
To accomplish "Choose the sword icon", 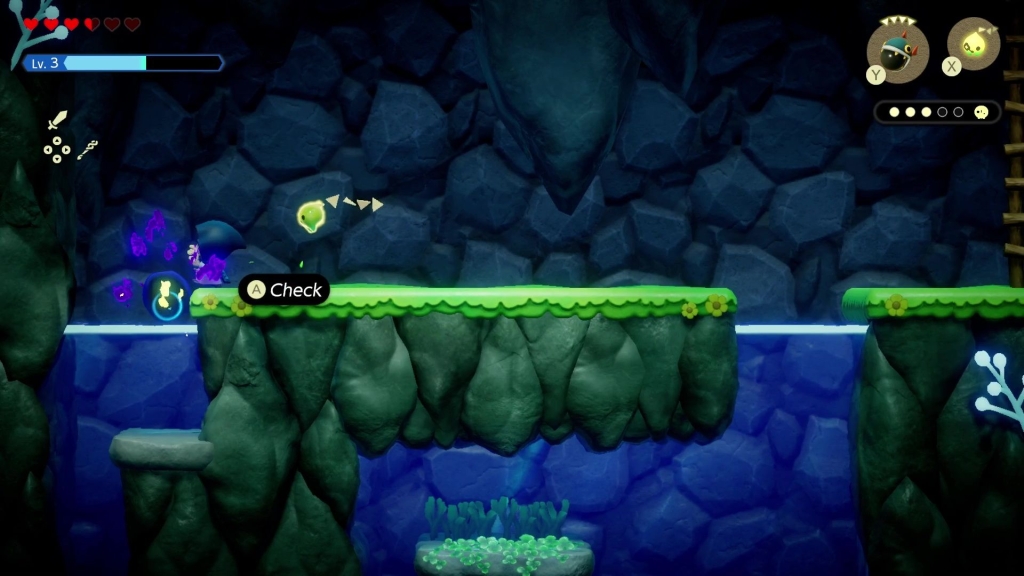I will click(57, 120).
